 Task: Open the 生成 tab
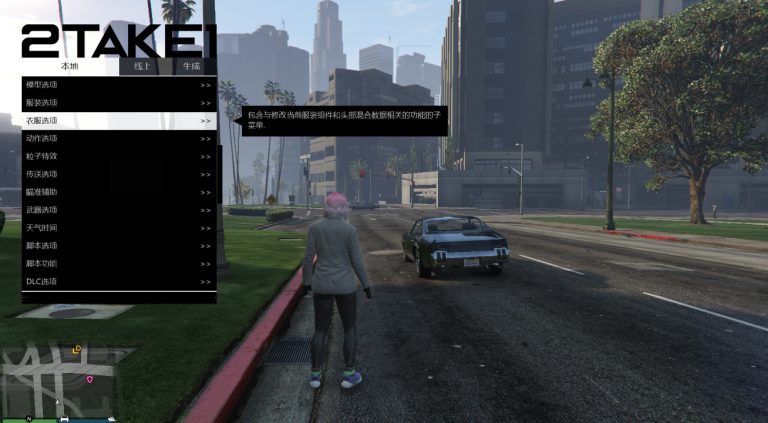click(x=191, y=66)
